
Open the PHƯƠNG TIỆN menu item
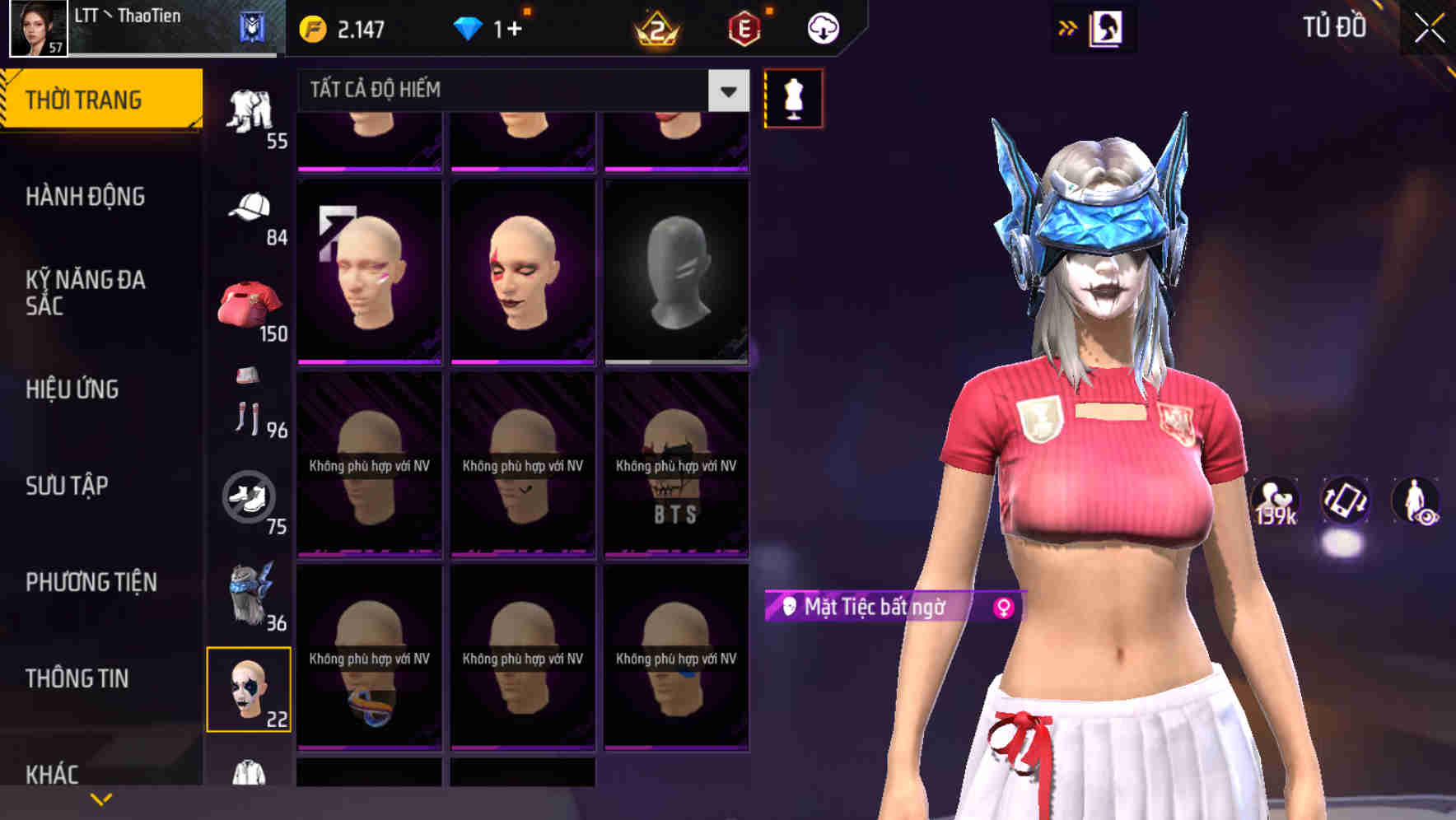(91, 581)
